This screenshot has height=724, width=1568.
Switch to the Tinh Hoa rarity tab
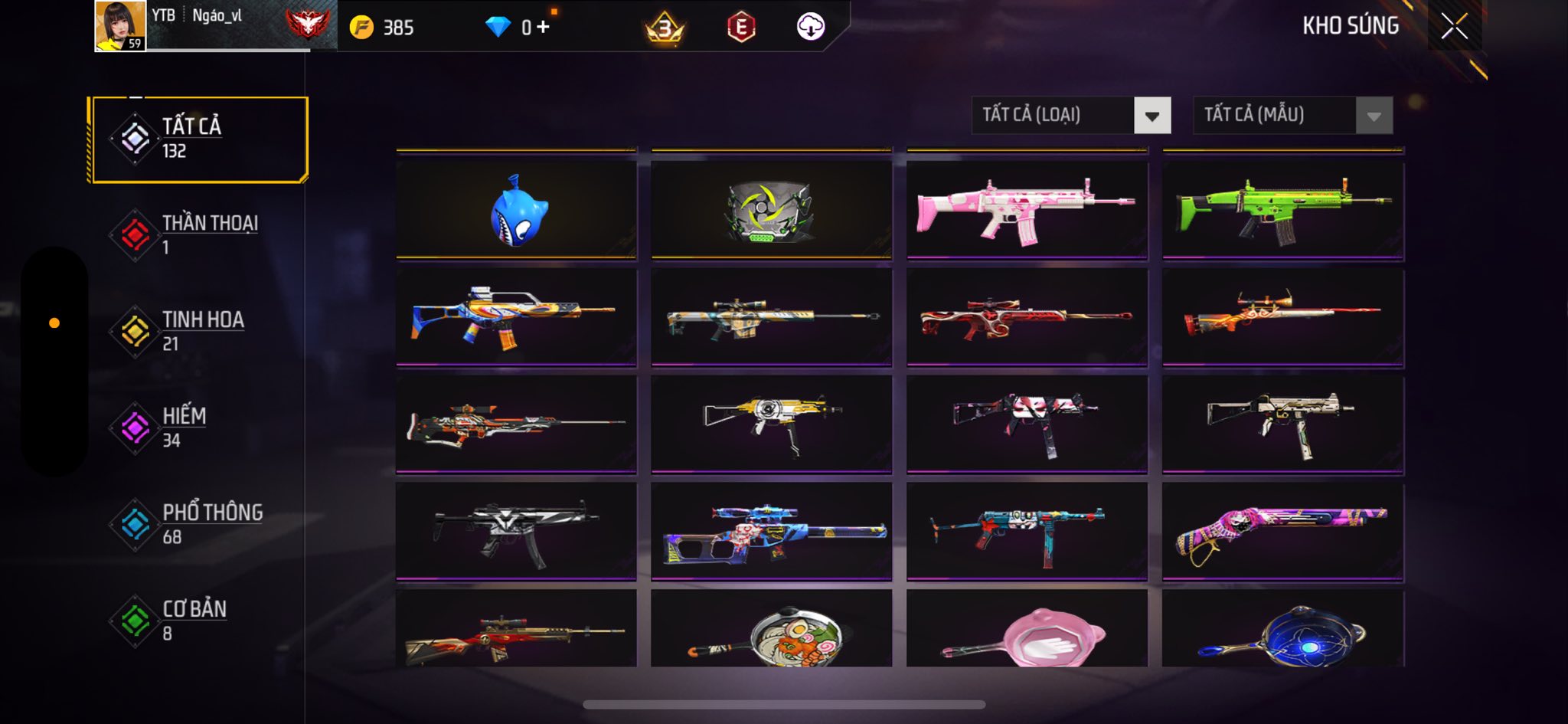coord(198,331)
